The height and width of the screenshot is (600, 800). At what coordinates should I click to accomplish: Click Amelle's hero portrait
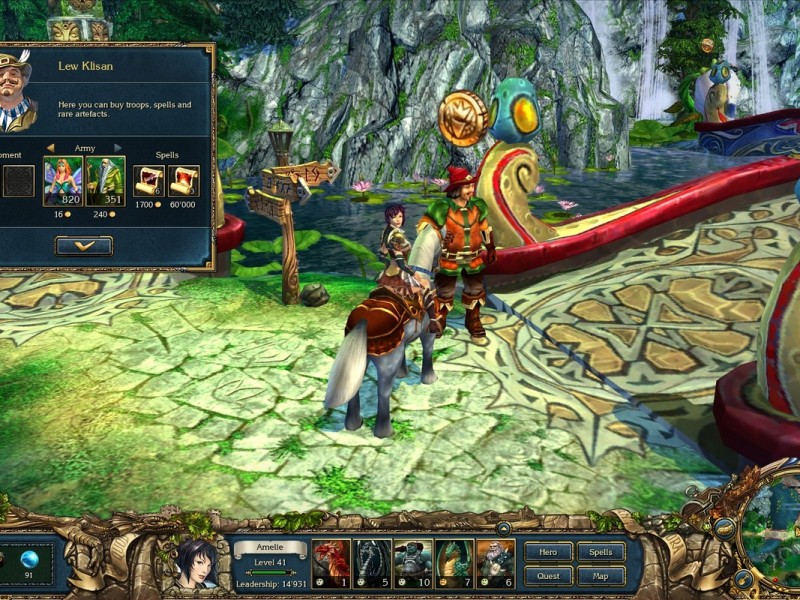click(196, 565)
